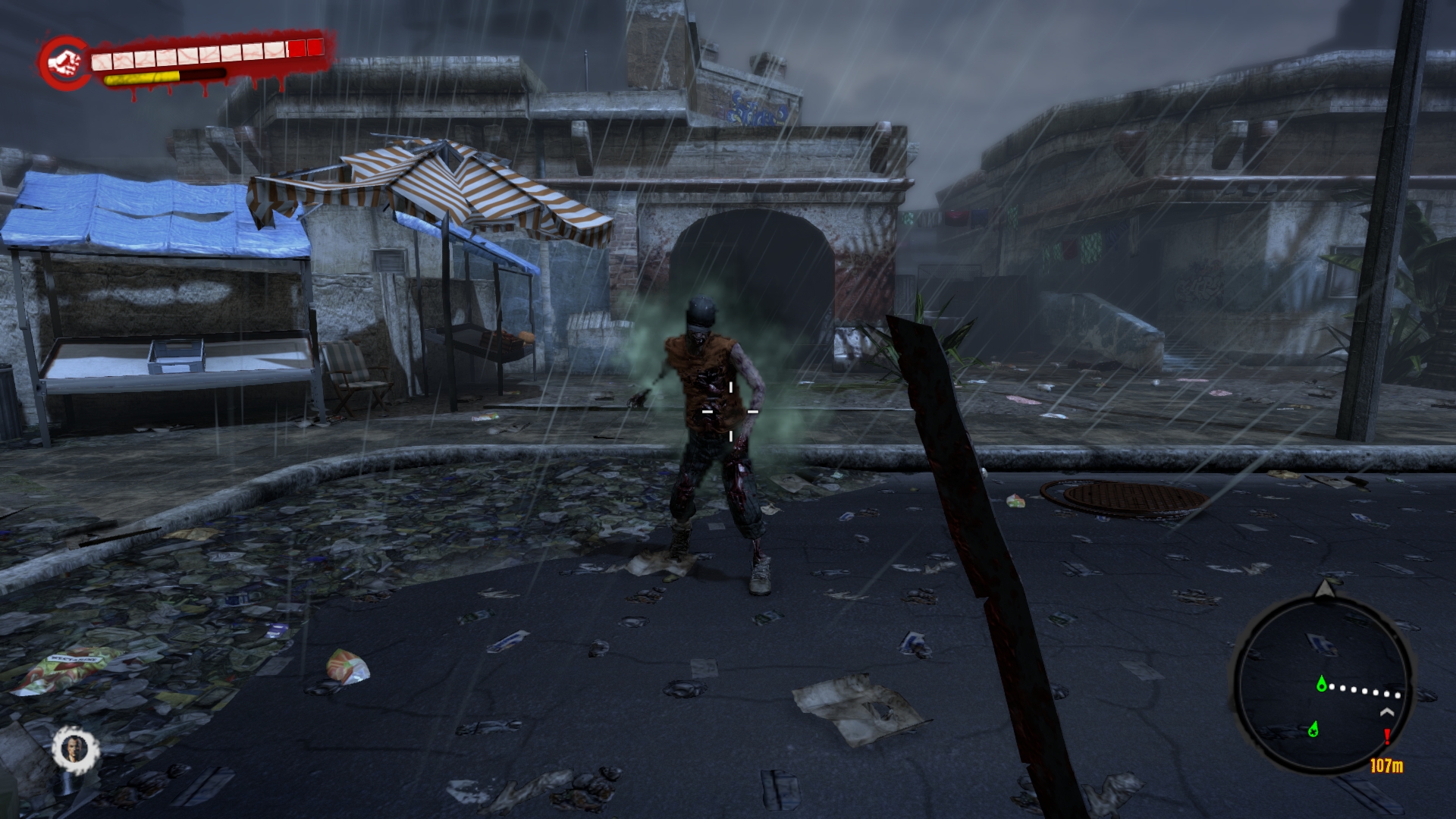Open the circular minimap
The height and width of the screenshot is (819, 1456).
pos(1323,684)
